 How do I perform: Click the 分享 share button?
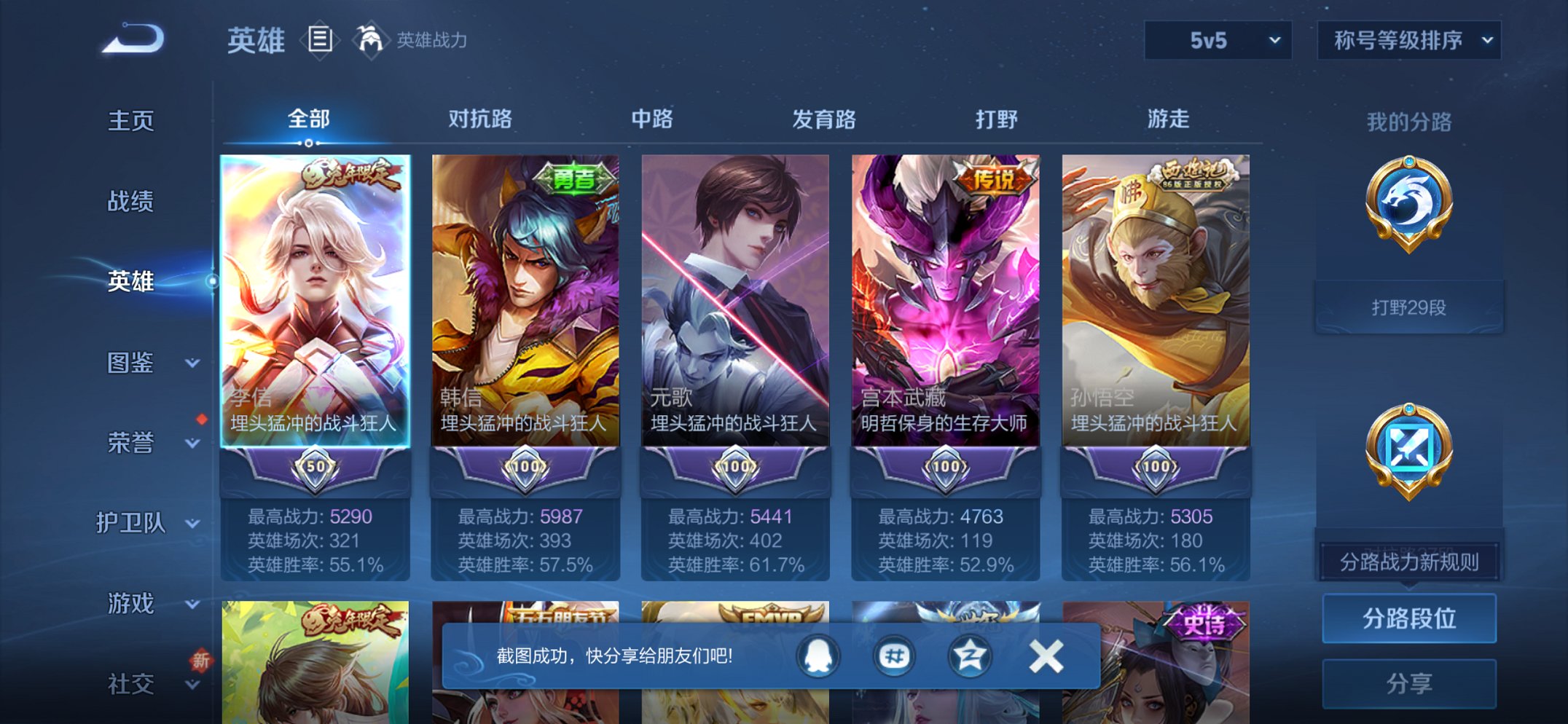(1409, 682)
